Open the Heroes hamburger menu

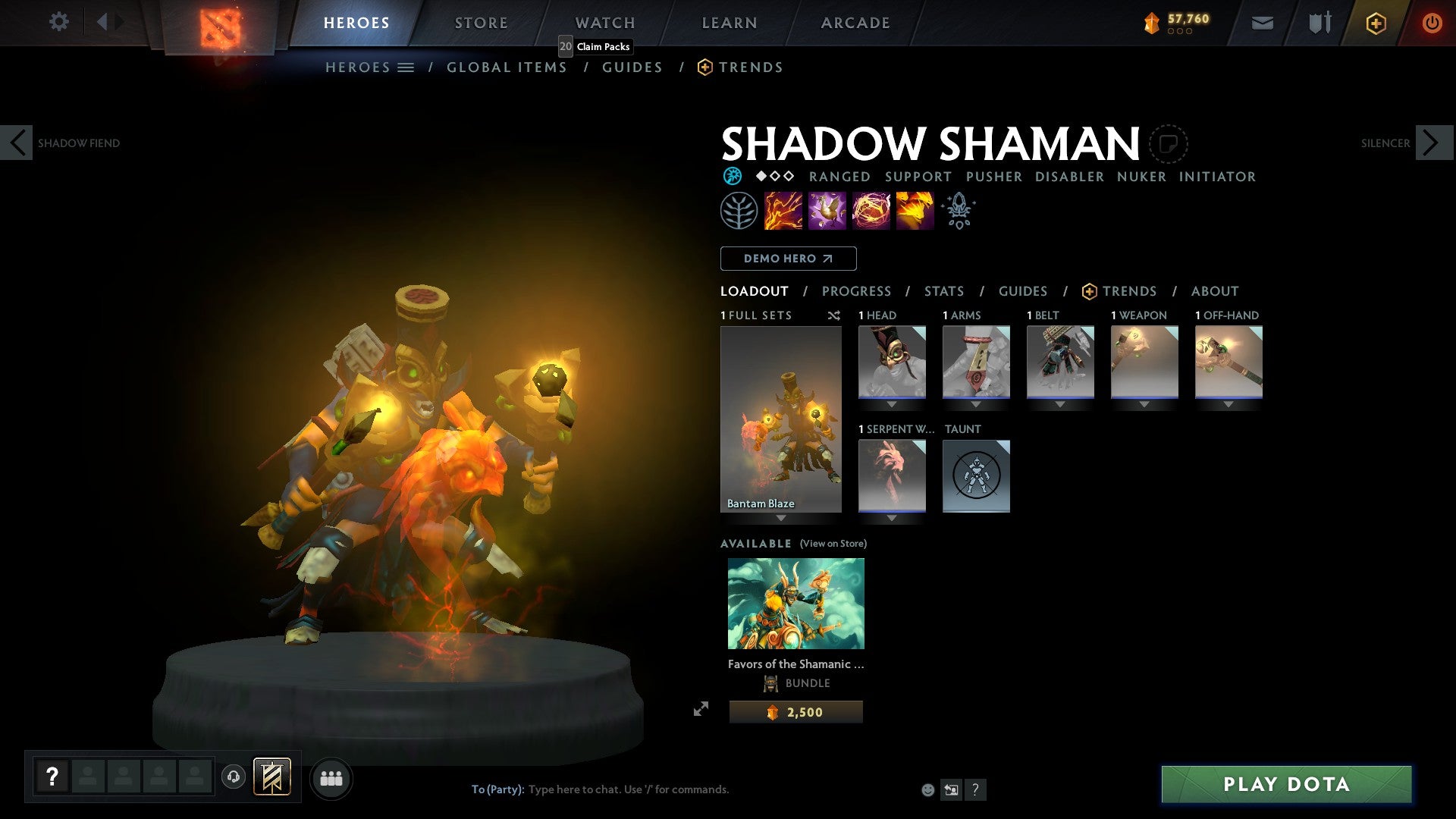point(406,67)
